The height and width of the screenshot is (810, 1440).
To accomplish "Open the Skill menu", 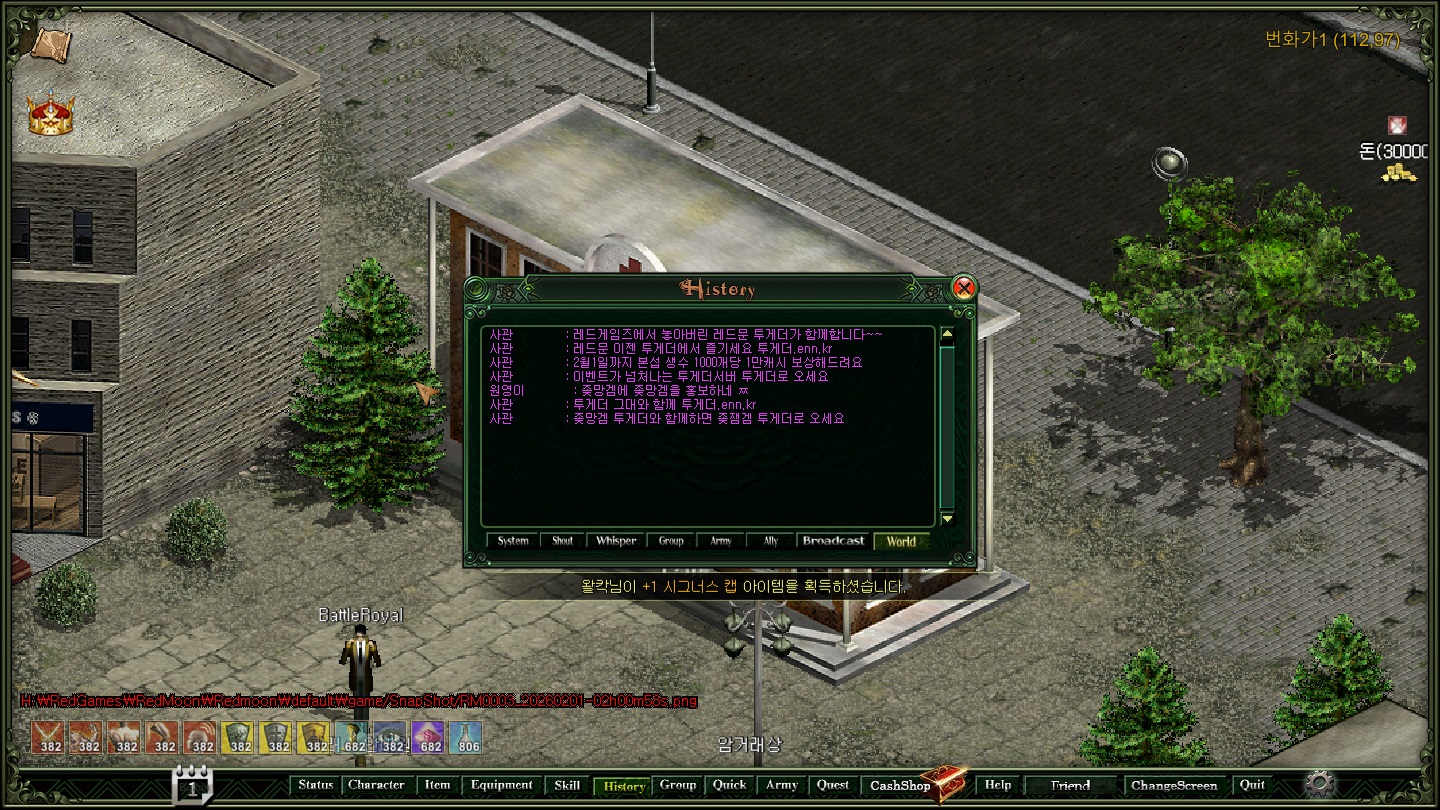I will point(567,785).
